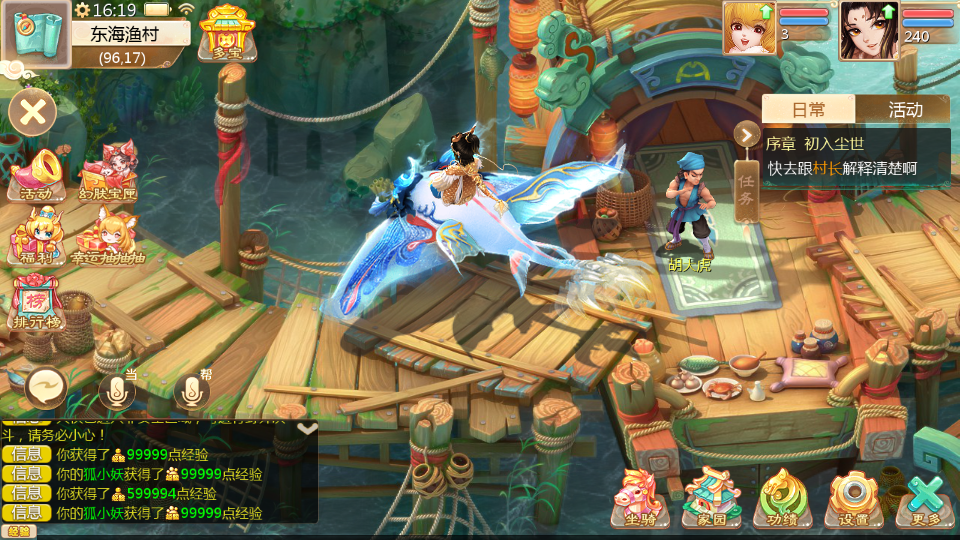Image resolution: width=960 pixels, height=540 pixels.
Task: Open the 家园 homestead menu
Action: pos(712,497)
